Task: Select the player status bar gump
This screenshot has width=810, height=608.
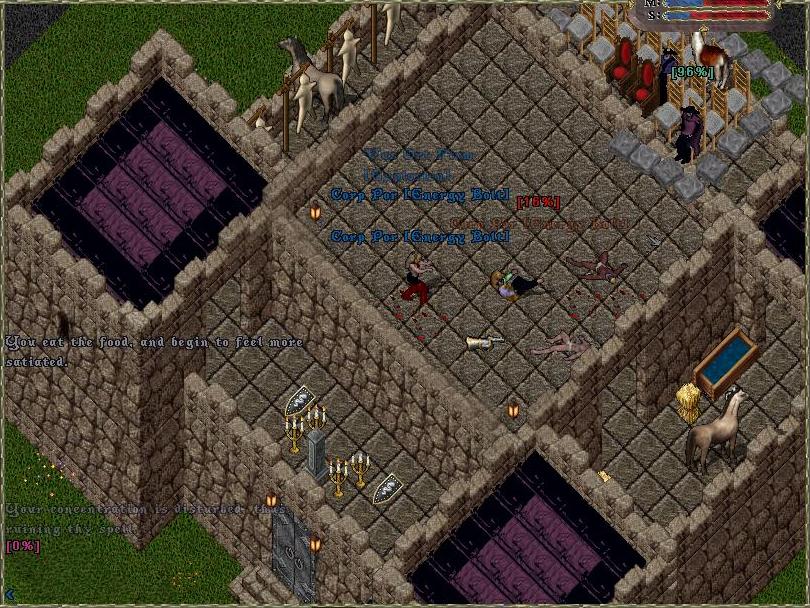Action: click(710, 11)
